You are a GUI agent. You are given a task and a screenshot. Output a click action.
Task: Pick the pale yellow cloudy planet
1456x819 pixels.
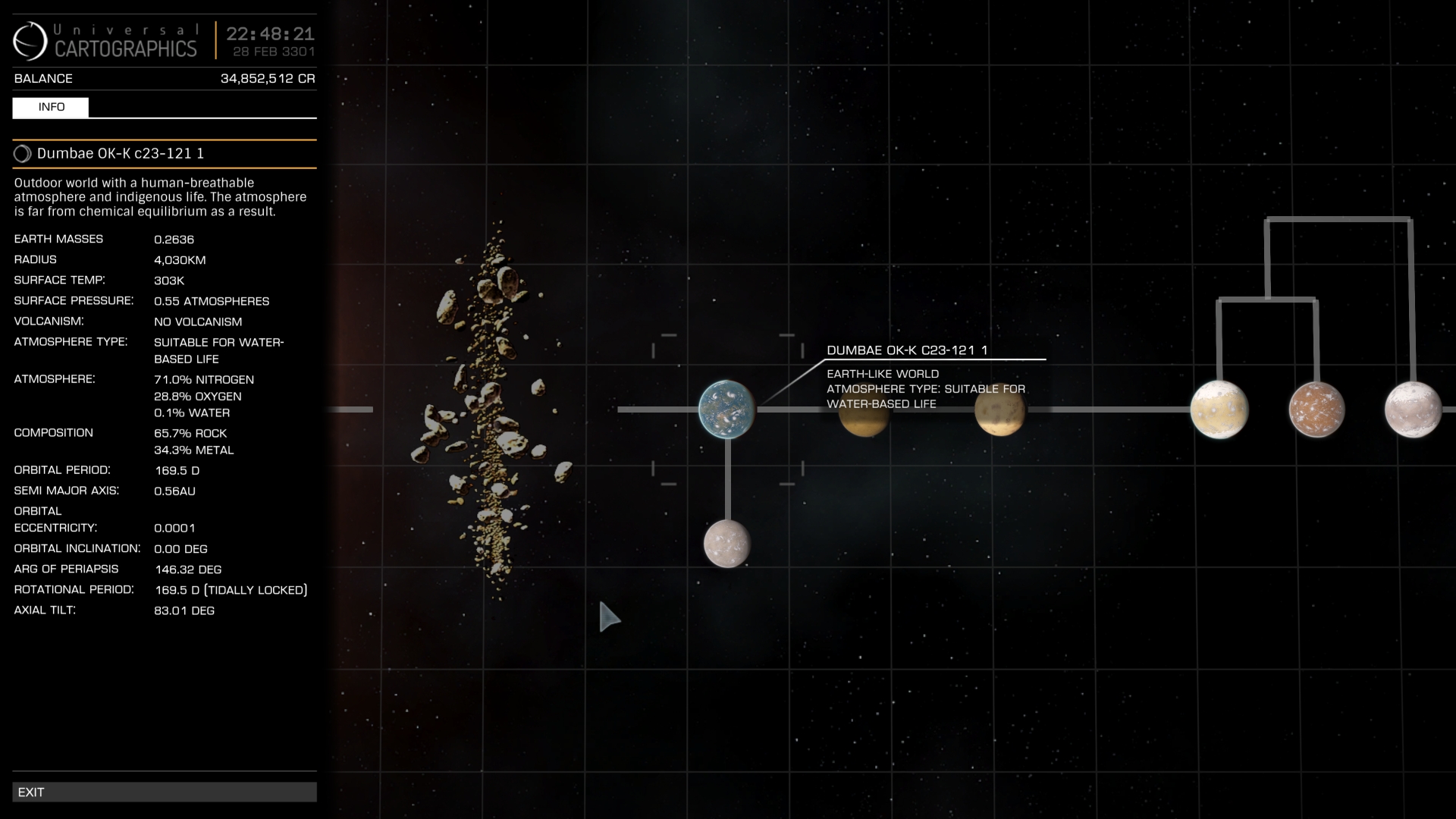click(1219, 409)
